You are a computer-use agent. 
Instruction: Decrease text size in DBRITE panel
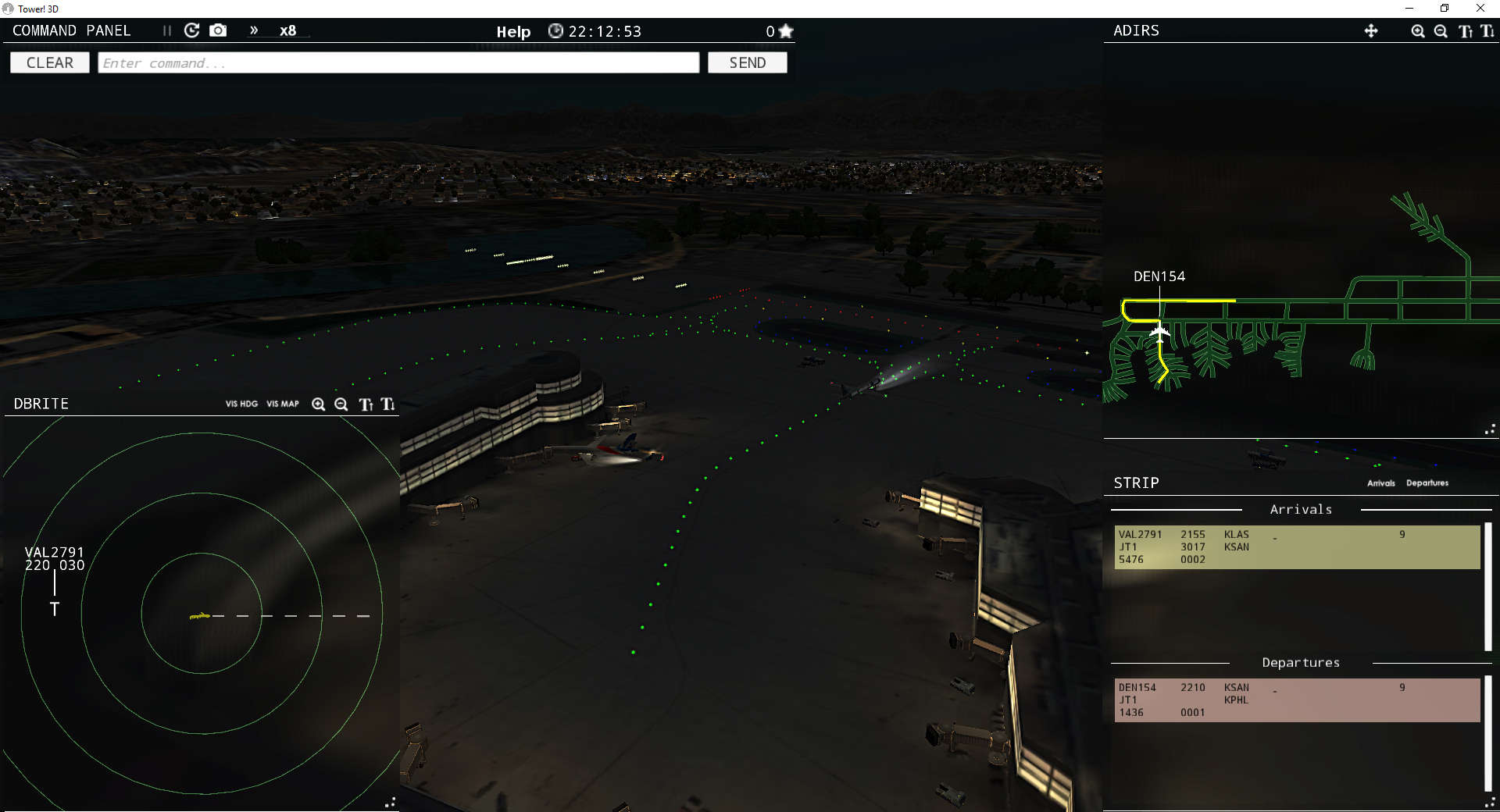387,404
